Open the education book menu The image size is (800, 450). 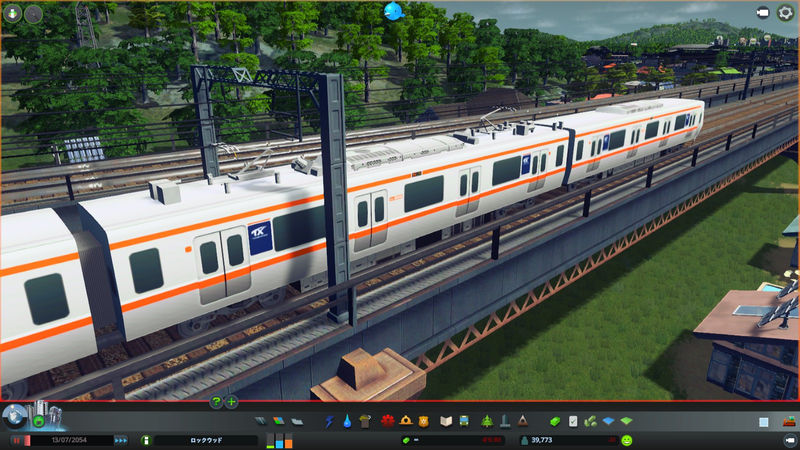coord(447,421)
